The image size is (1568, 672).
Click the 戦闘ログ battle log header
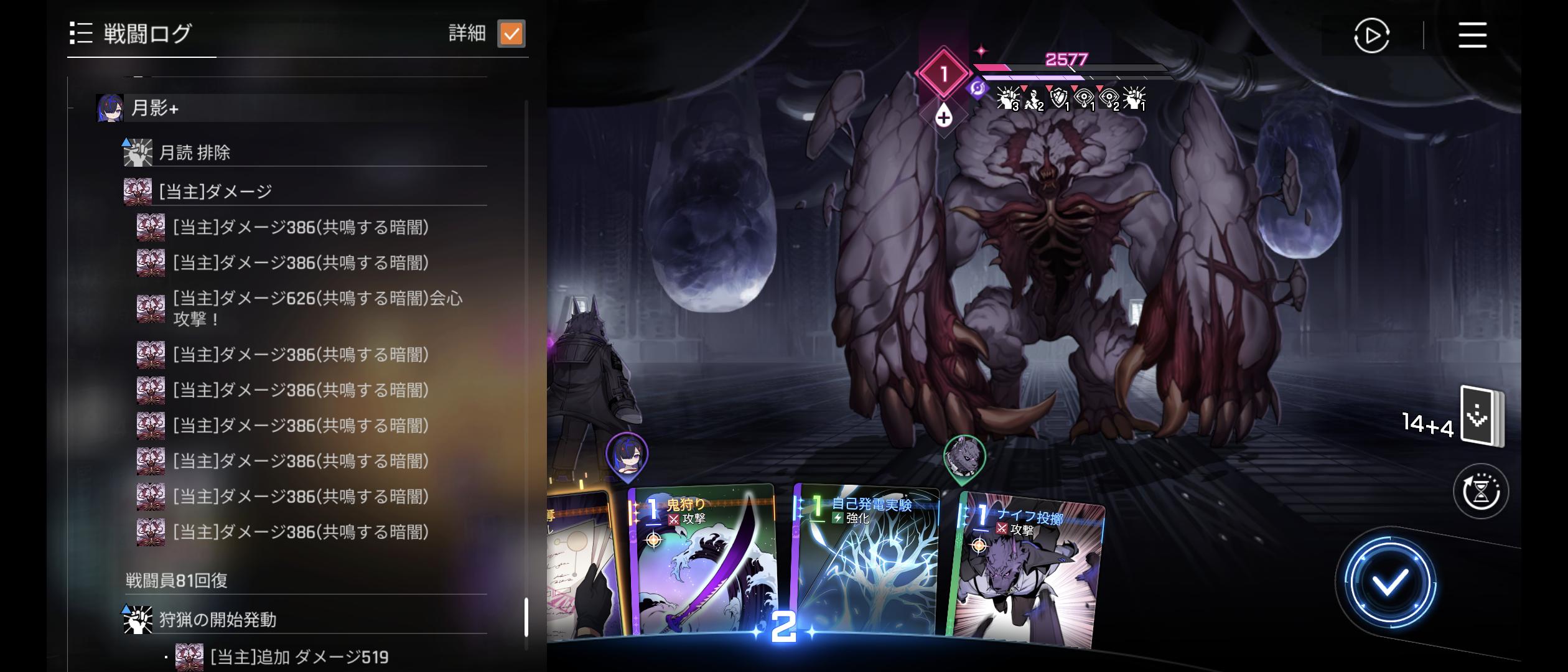pyautogui.click(x=147, y=34)
